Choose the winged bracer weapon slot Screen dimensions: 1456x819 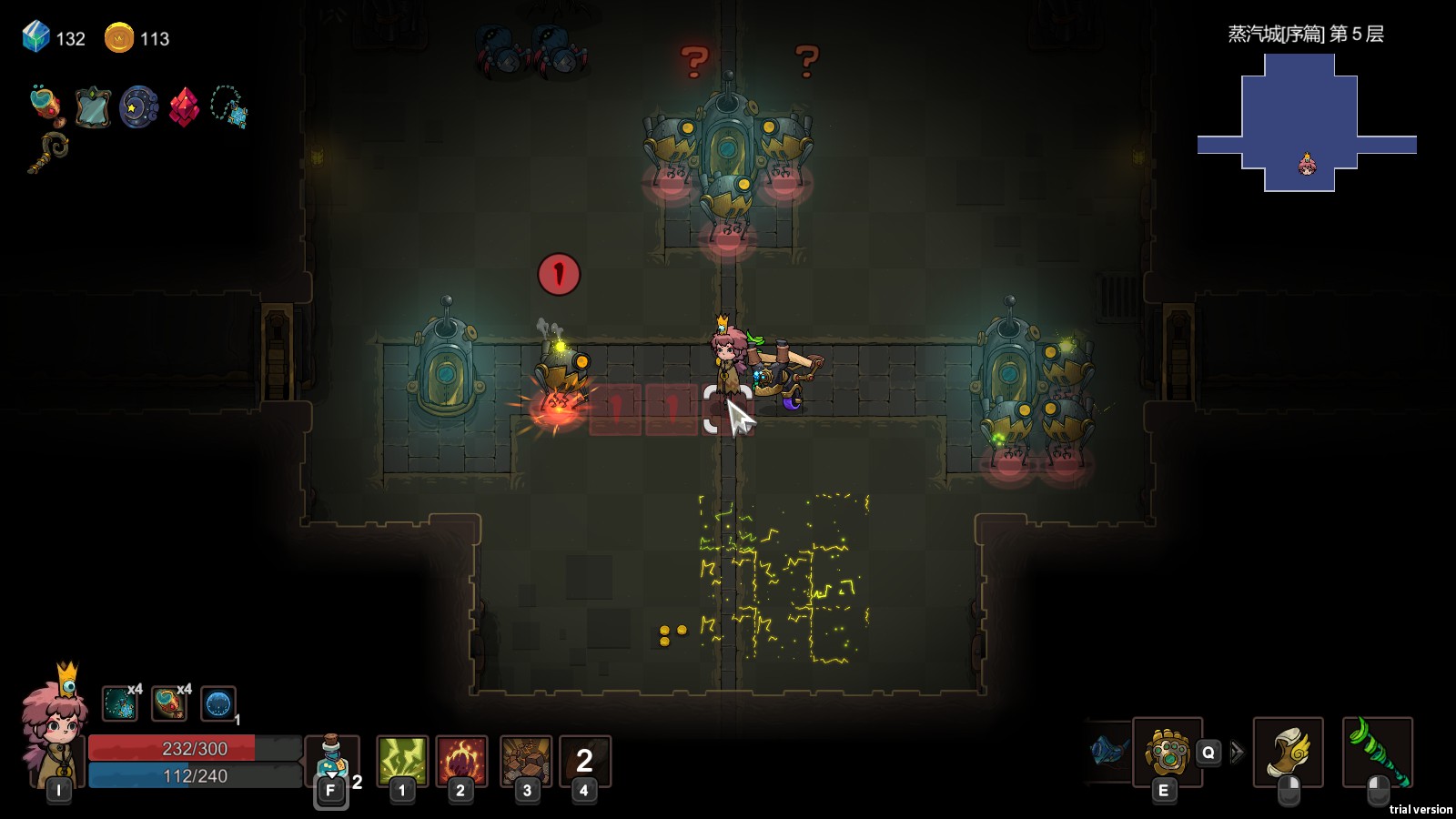(x=1288, y=752)
